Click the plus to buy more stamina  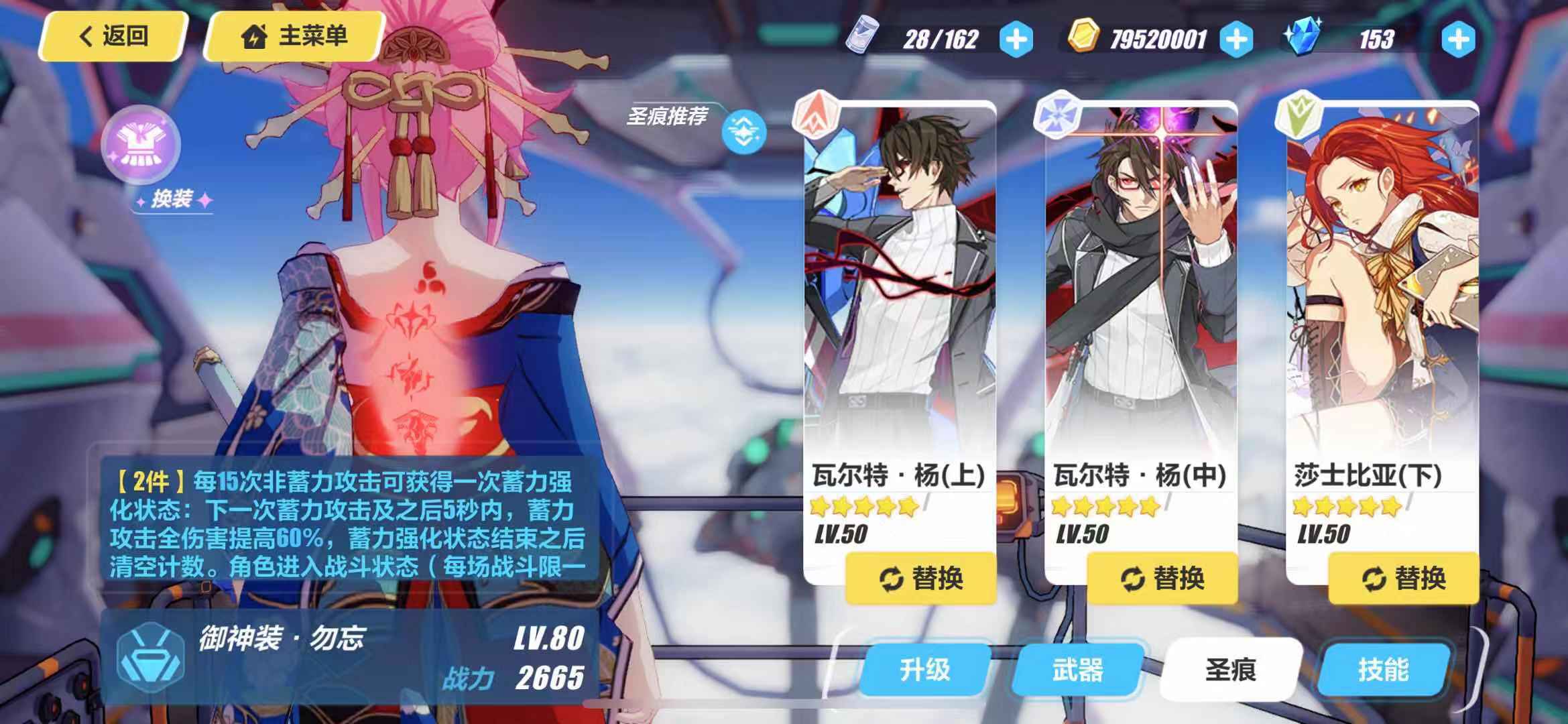tap(1017, 39)
